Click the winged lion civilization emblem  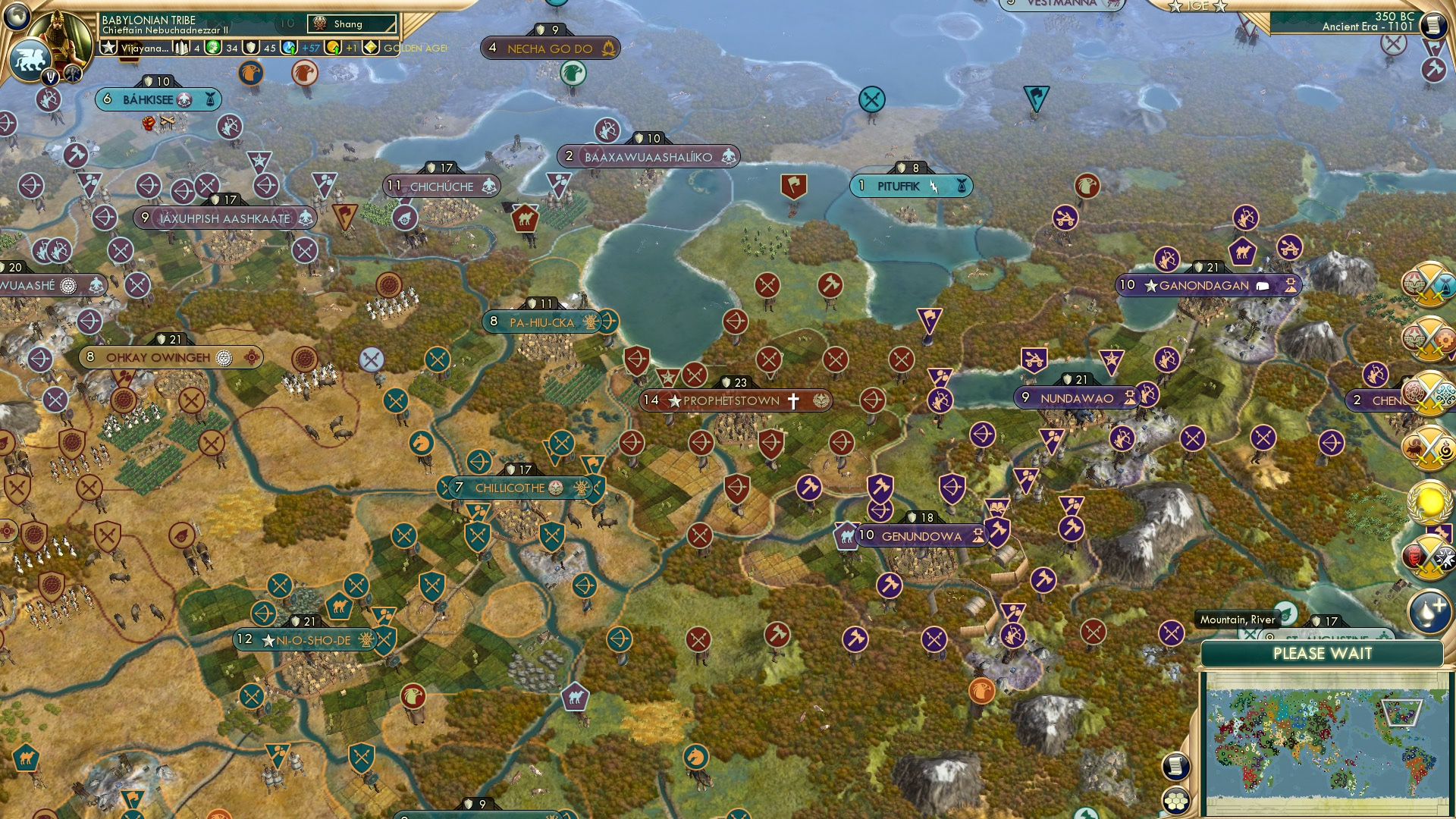tap(30, 58)
